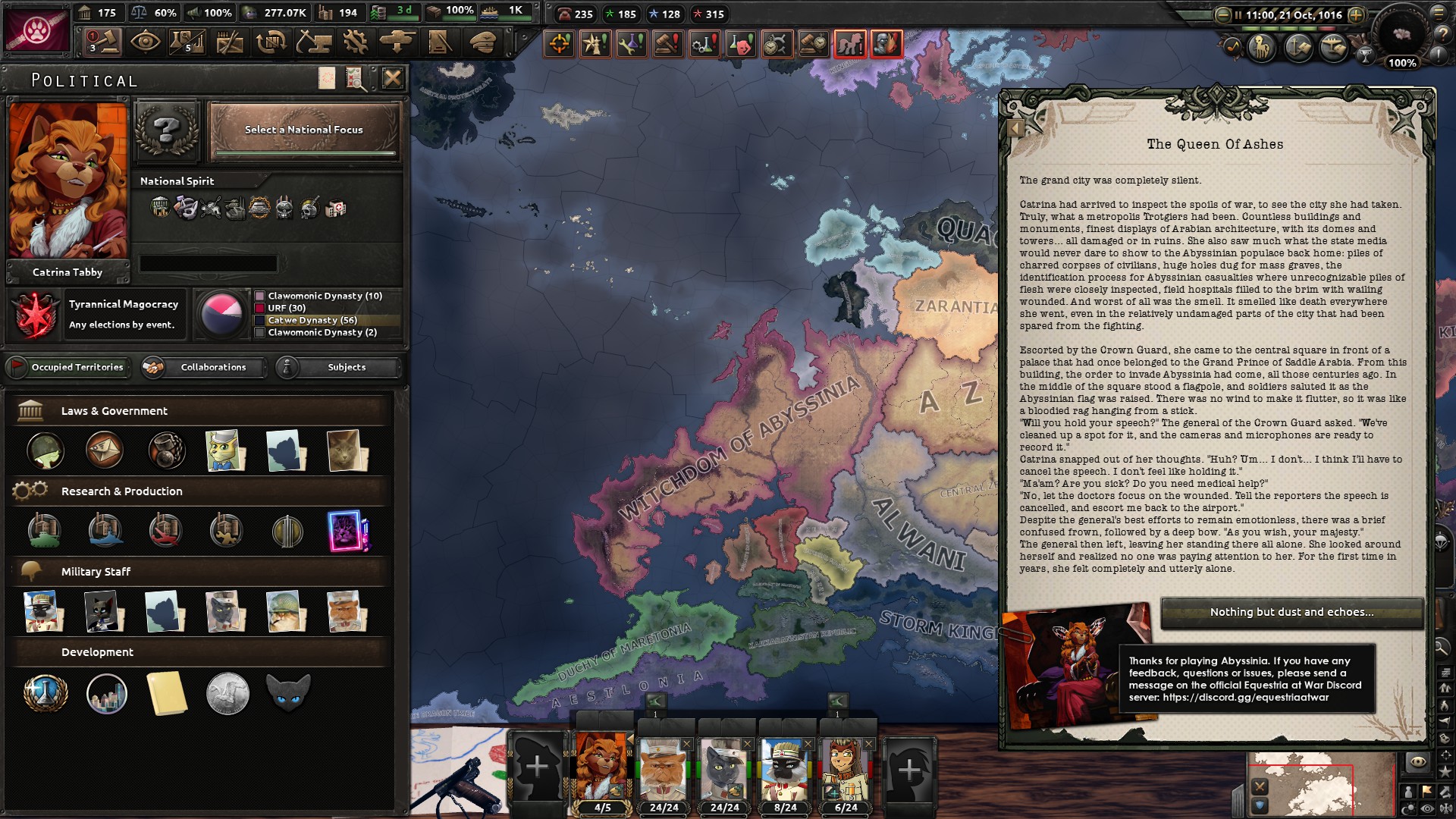Select Catrina general portrait with 4/5

click(x=602, y=769)
